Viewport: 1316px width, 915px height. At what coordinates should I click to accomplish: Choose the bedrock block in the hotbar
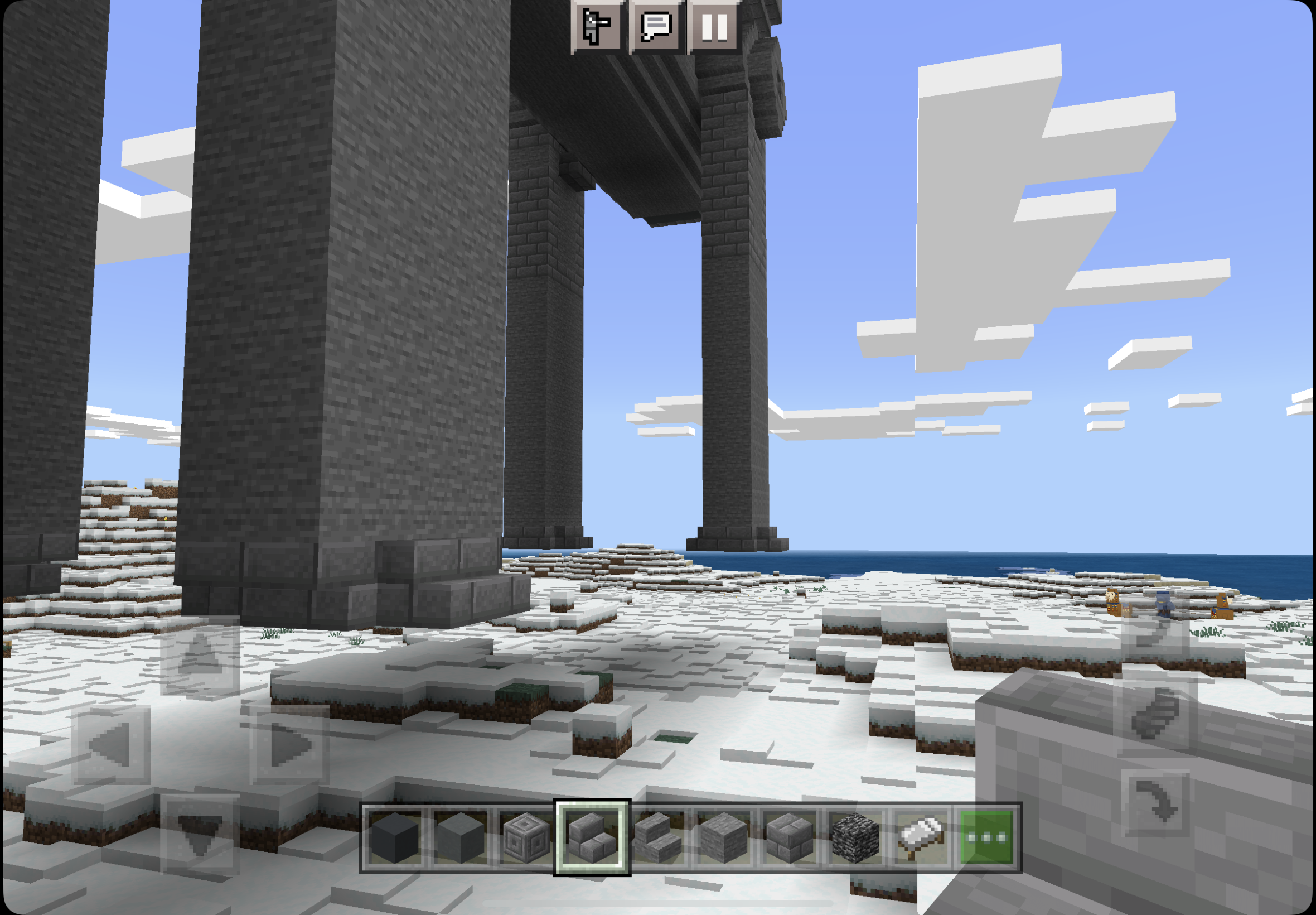(x=855, y=838)
